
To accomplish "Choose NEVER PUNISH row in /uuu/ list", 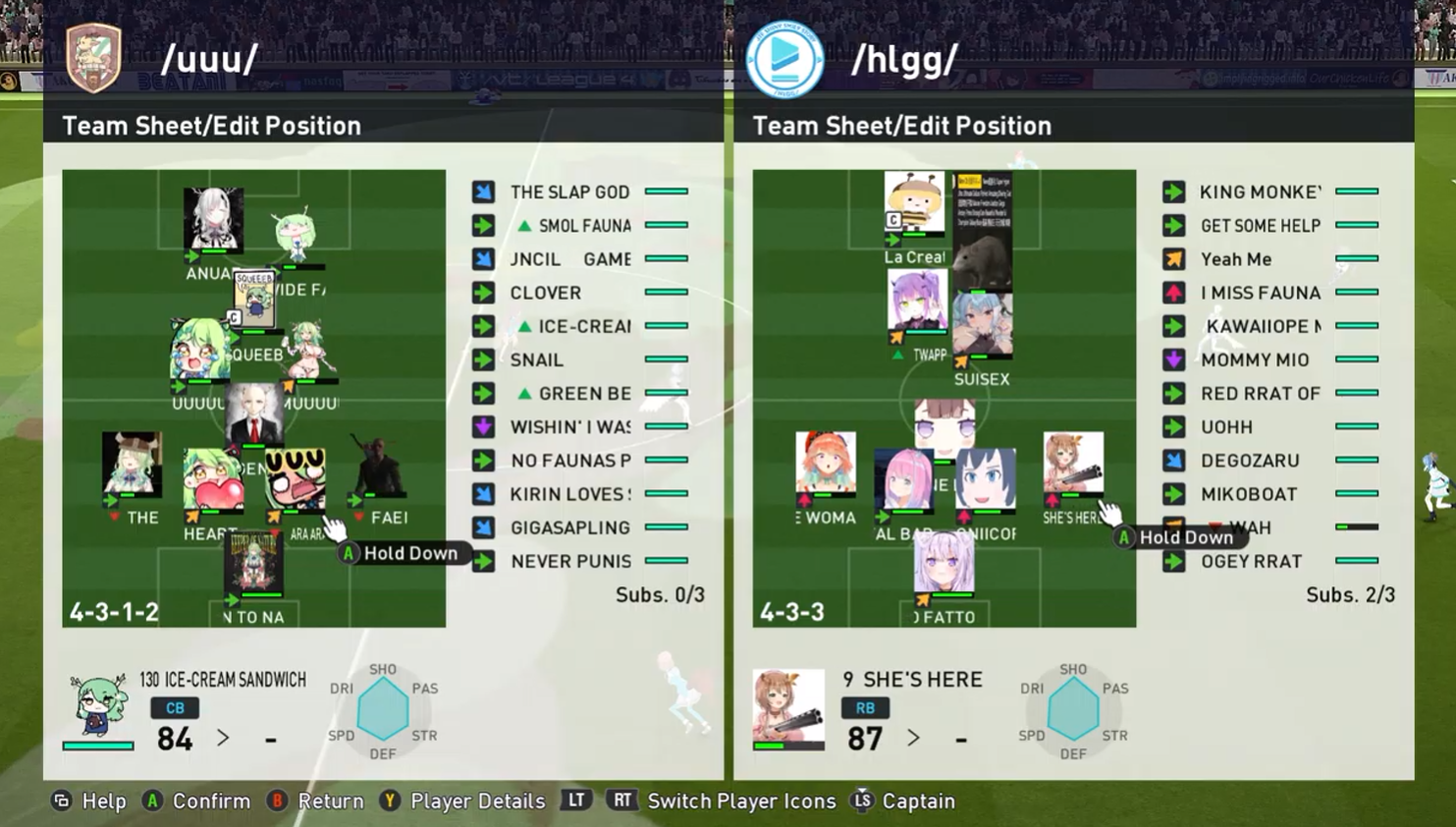I will point(570,562).
